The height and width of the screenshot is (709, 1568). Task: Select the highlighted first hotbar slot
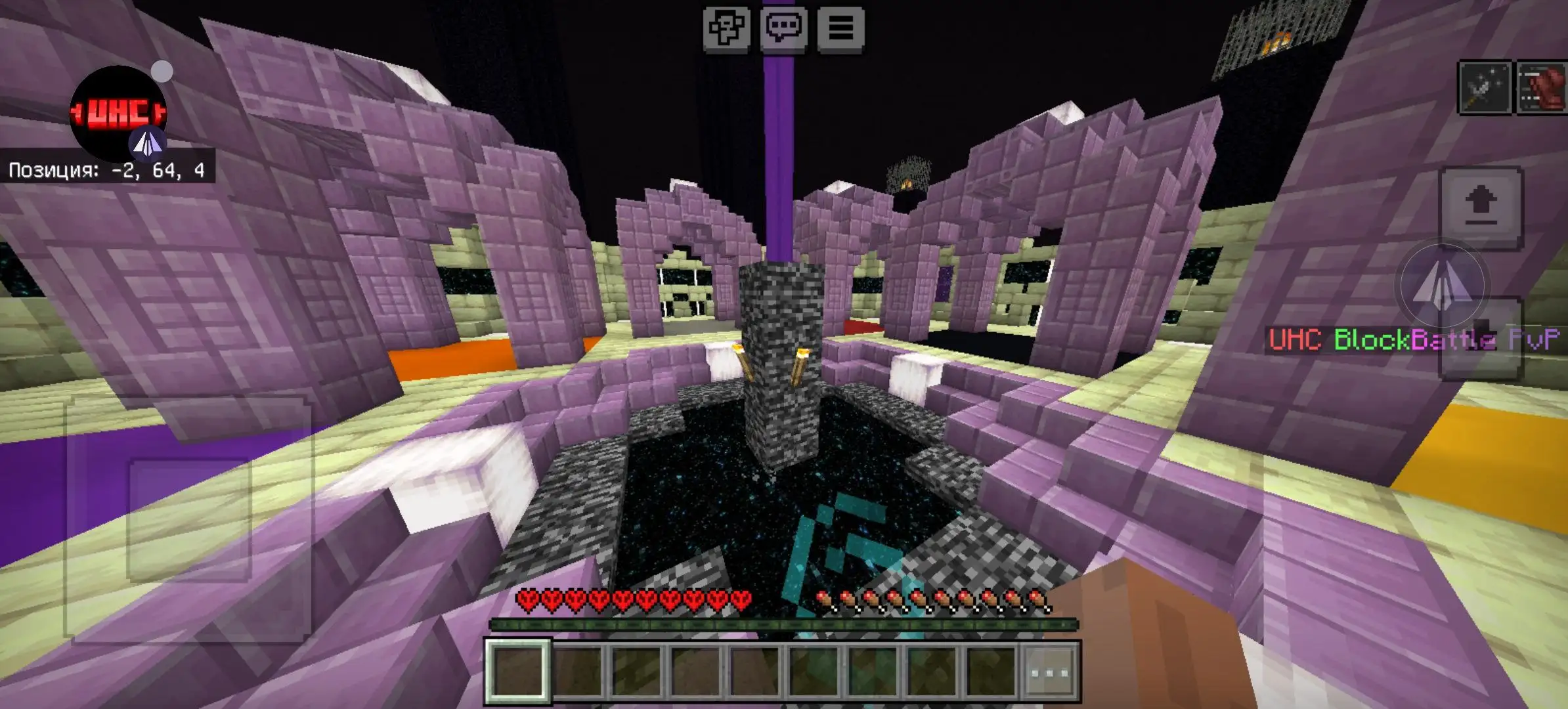click(x=518, y=671)
